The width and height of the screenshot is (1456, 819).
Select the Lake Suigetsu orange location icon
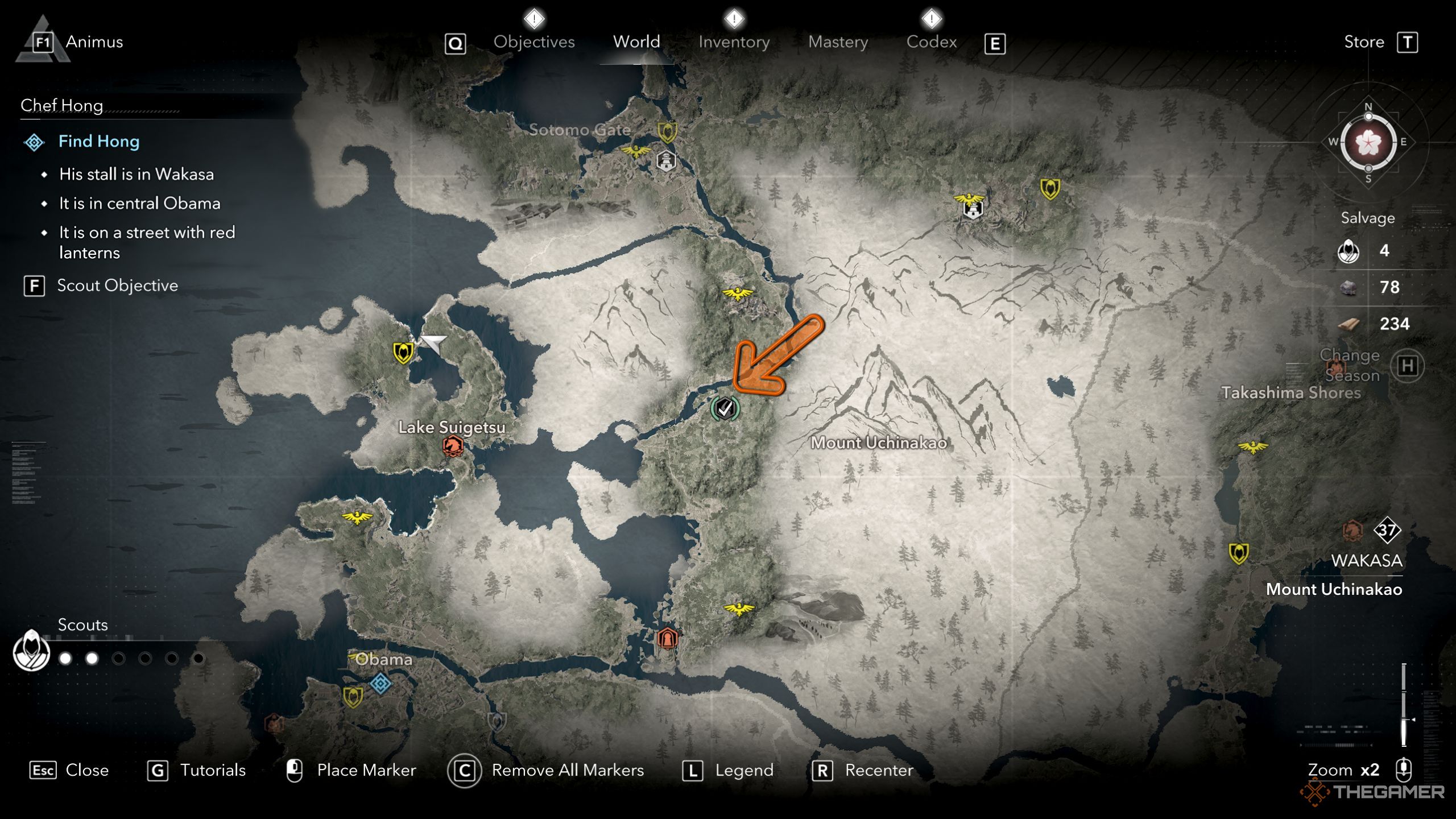[453, 446]
